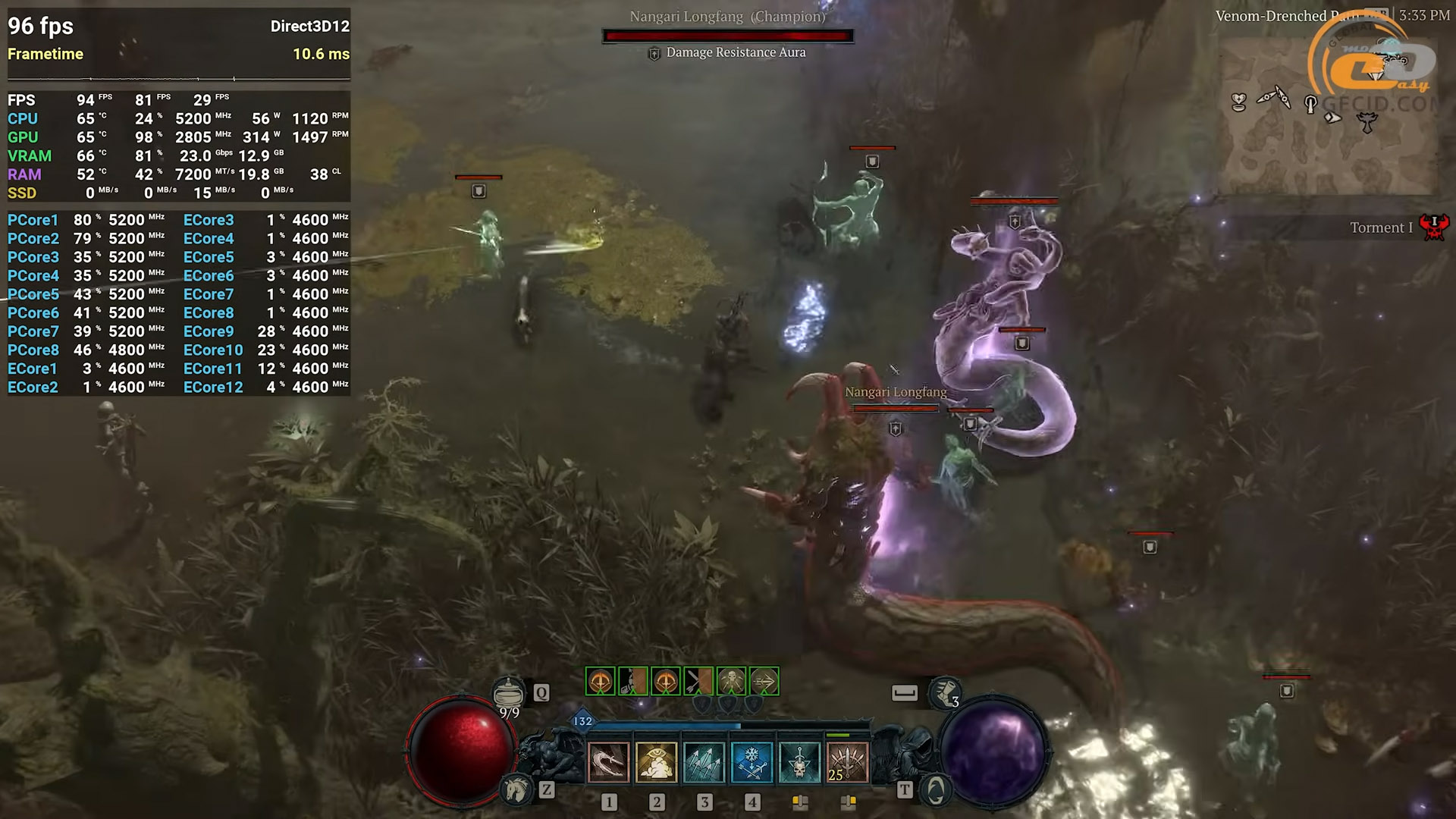Inspect the triple-arrow buff icon

coord(764,682)
